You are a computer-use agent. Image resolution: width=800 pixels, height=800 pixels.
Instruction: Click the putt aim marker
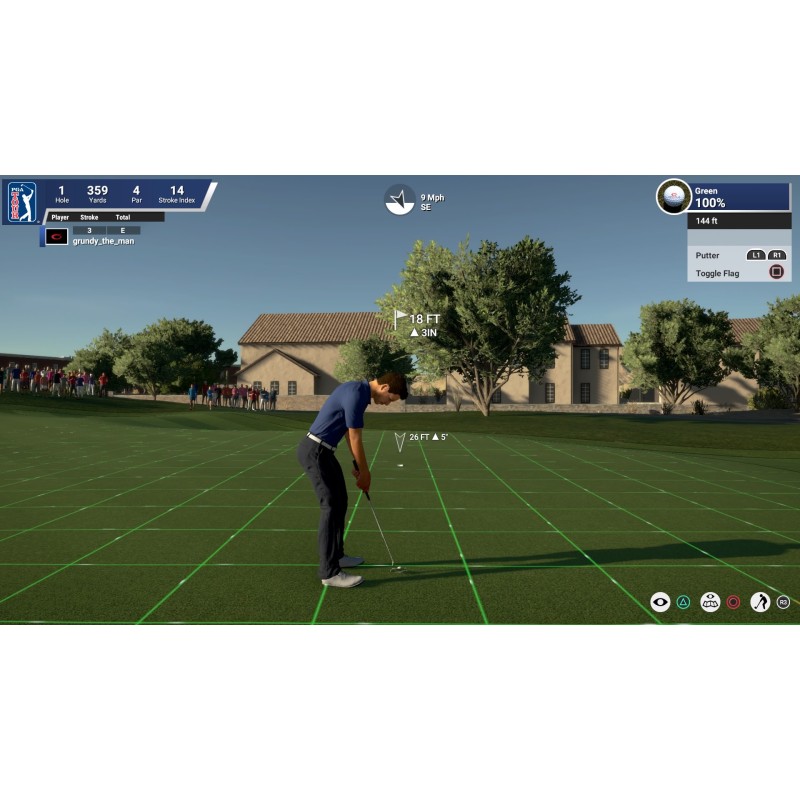pyautogui.click(x=400, y=441)
